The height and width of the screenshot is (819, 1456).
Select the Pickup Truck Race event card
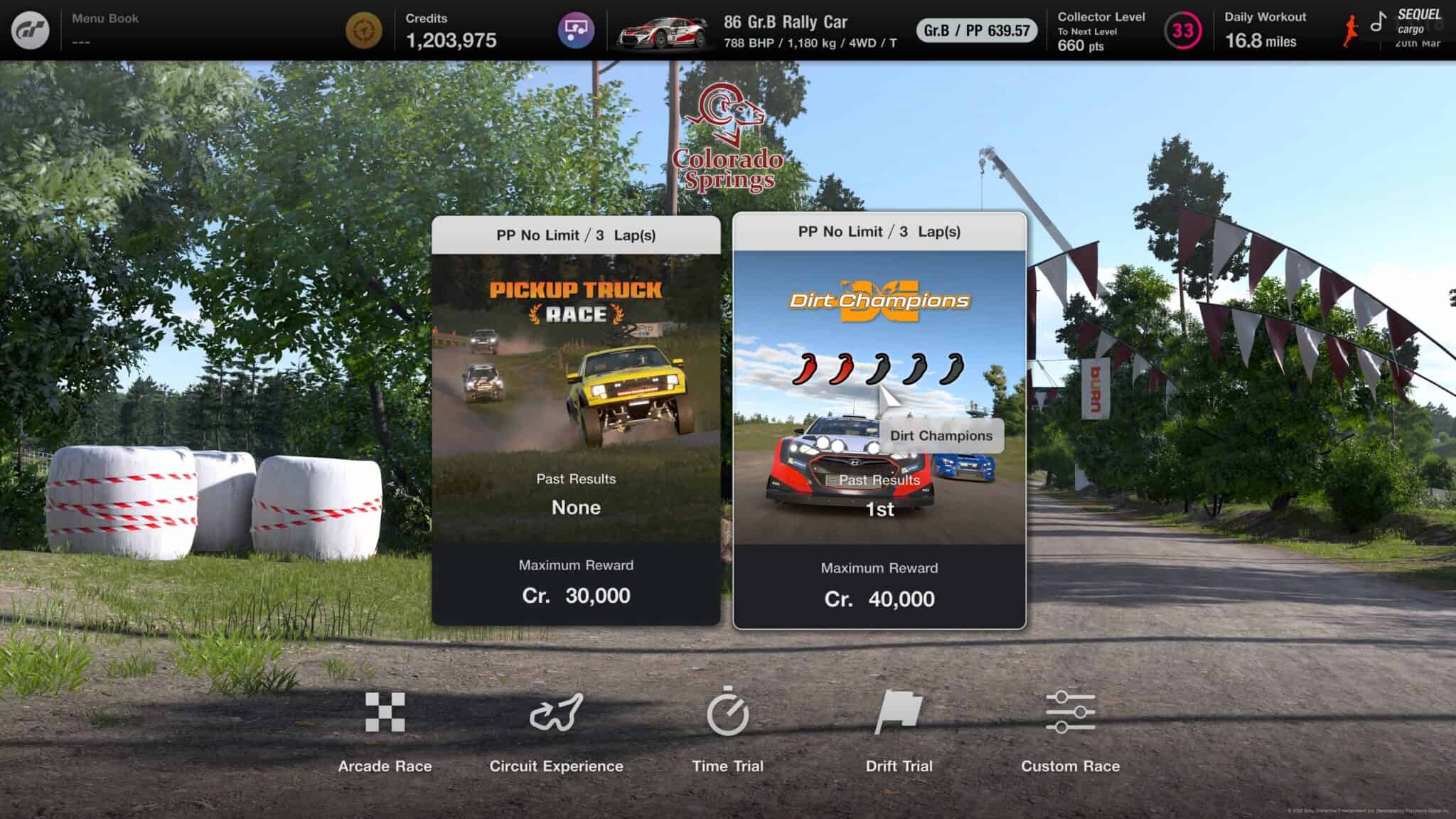576,419
